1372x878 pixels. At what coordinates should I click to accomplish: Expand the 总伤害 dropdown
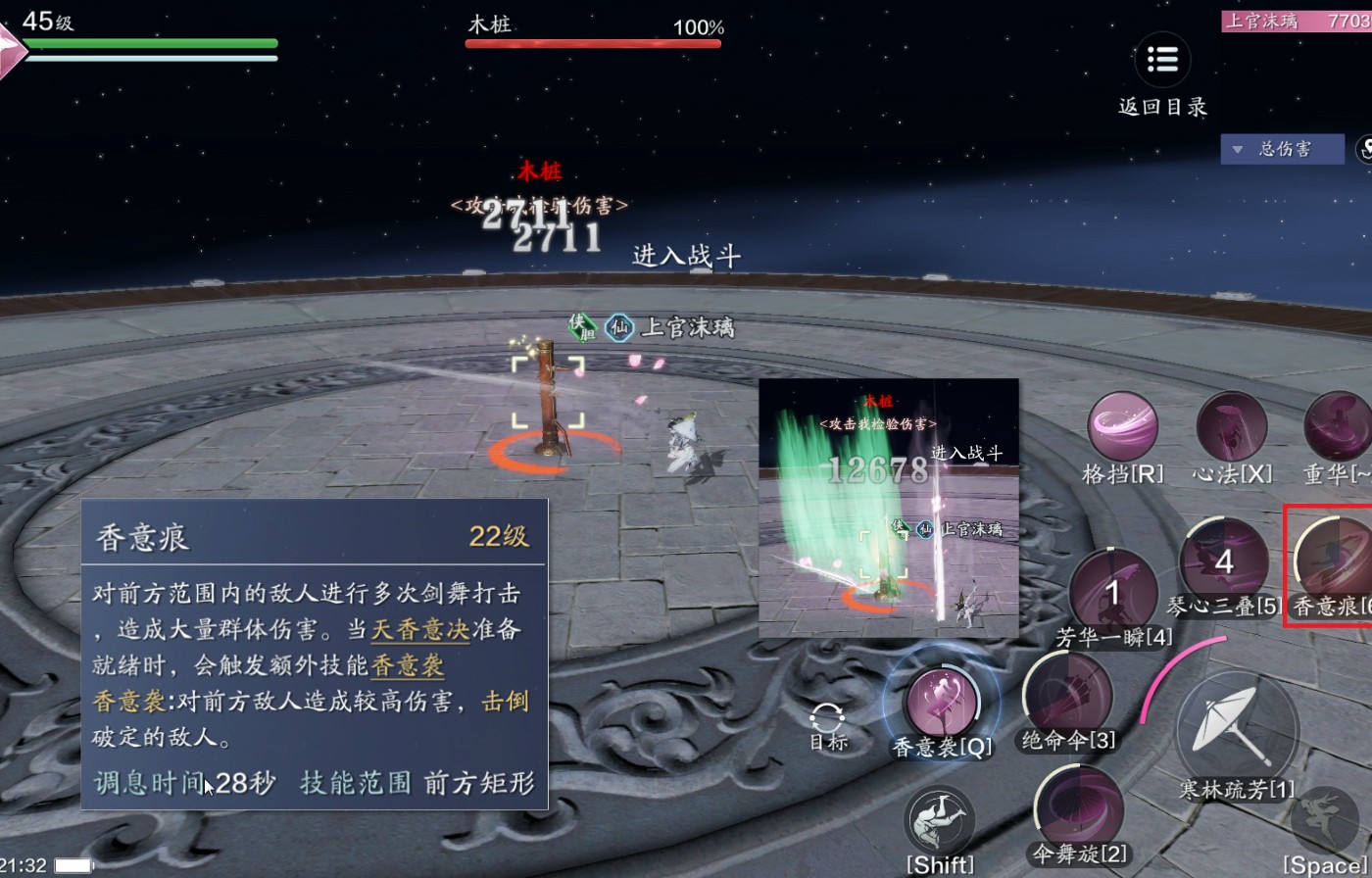1282,149
